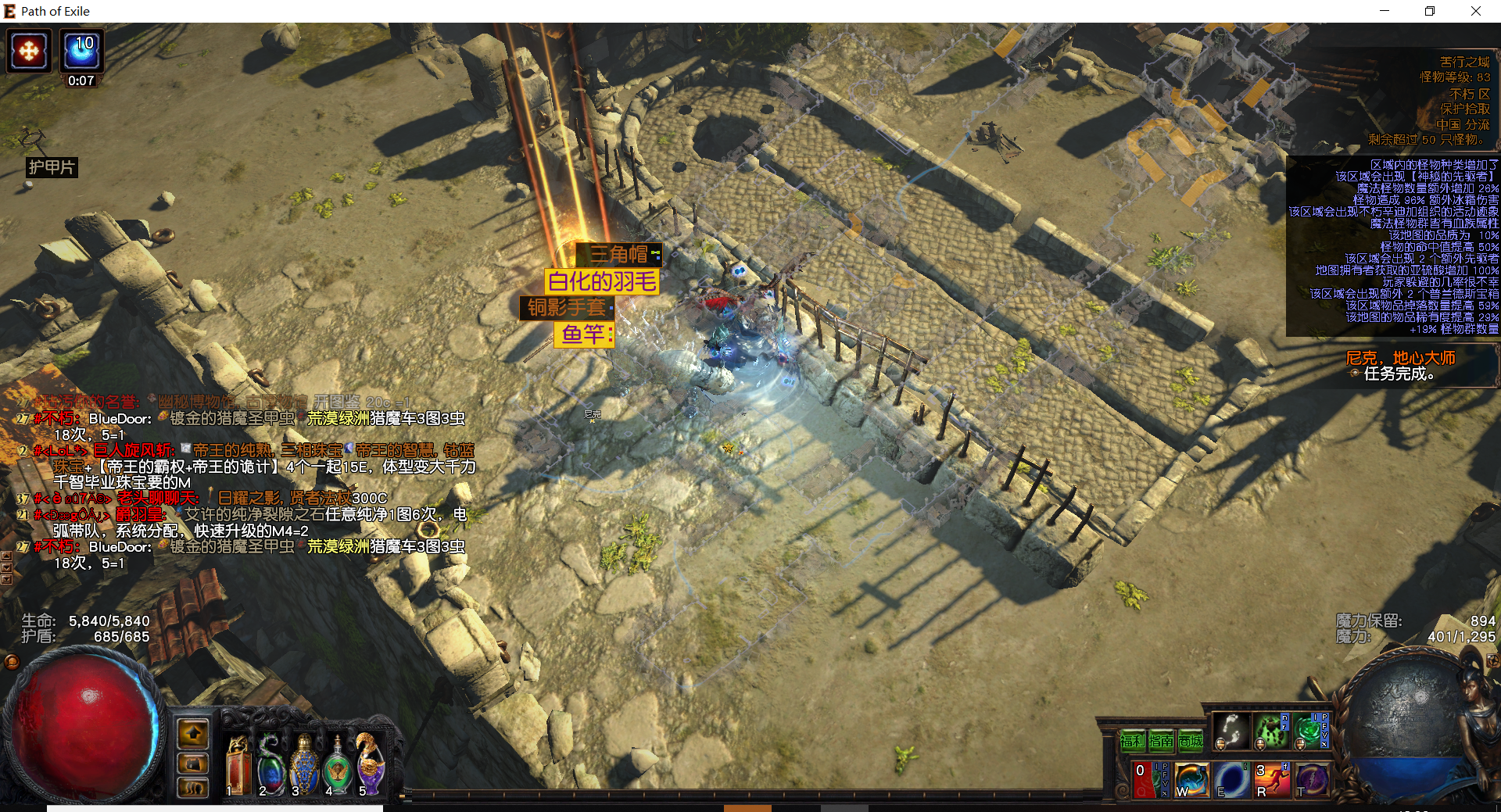Activate the blue whirl skill on W
This screenshot has width=1501, height=812.
(x=1191, y=780)
